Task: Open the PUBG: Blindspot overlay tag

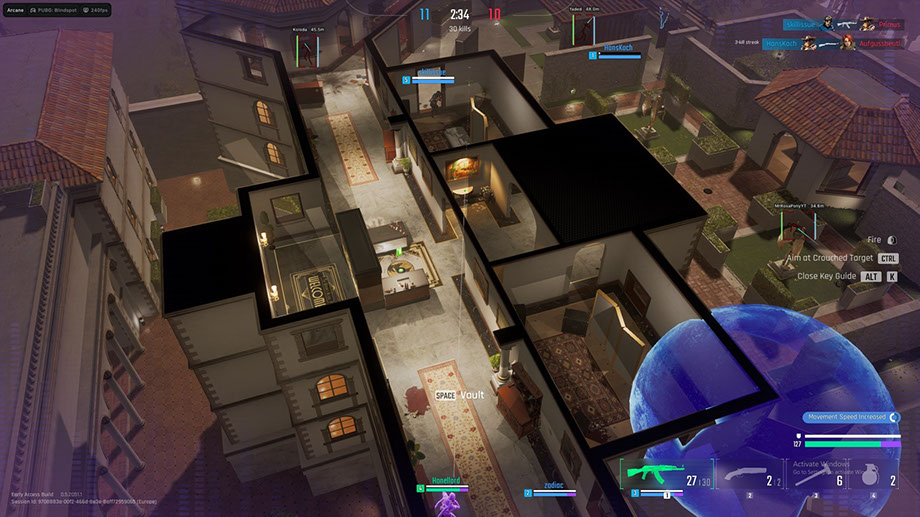Action: (56, 10)
